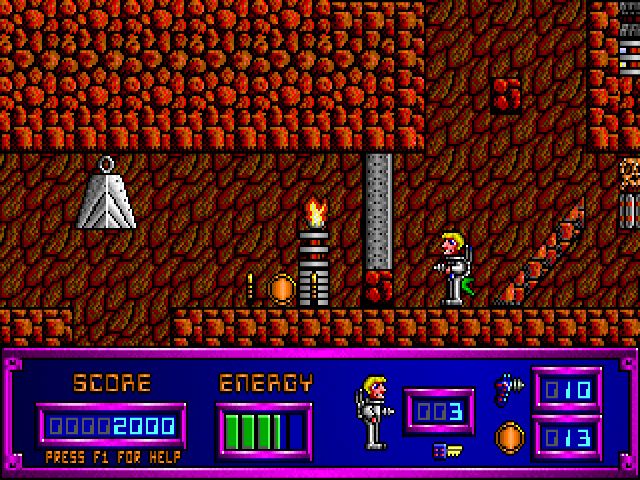640x480 pixels.
Task: Click the orange coin icon in the status panel
Action: pos(509,437)
